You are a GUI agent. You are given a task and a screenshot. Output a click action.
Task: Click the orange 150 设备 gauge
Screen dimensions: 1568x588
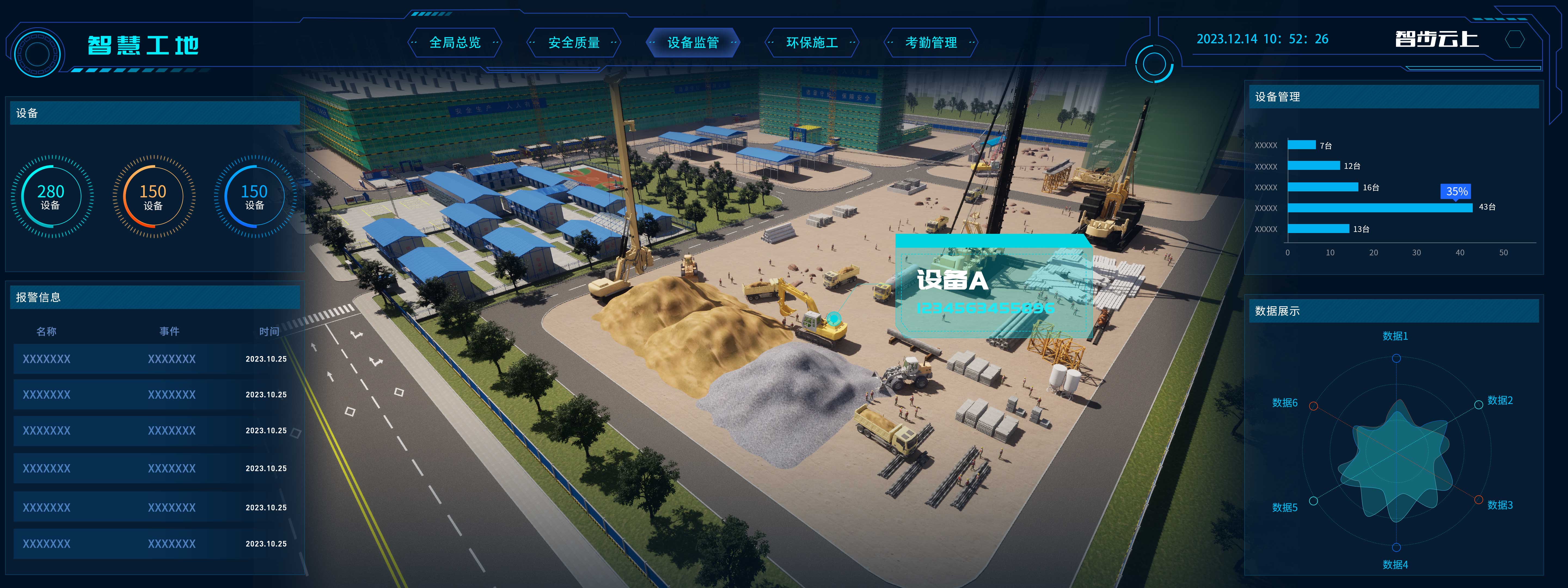click(x=153, y=197)
